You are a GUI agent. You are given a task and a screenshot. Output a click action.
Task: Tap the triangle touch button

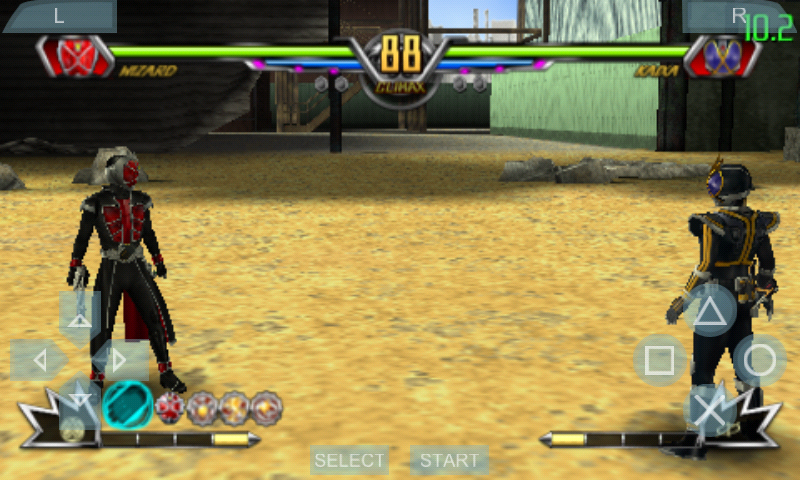click(x=710, y=311)
